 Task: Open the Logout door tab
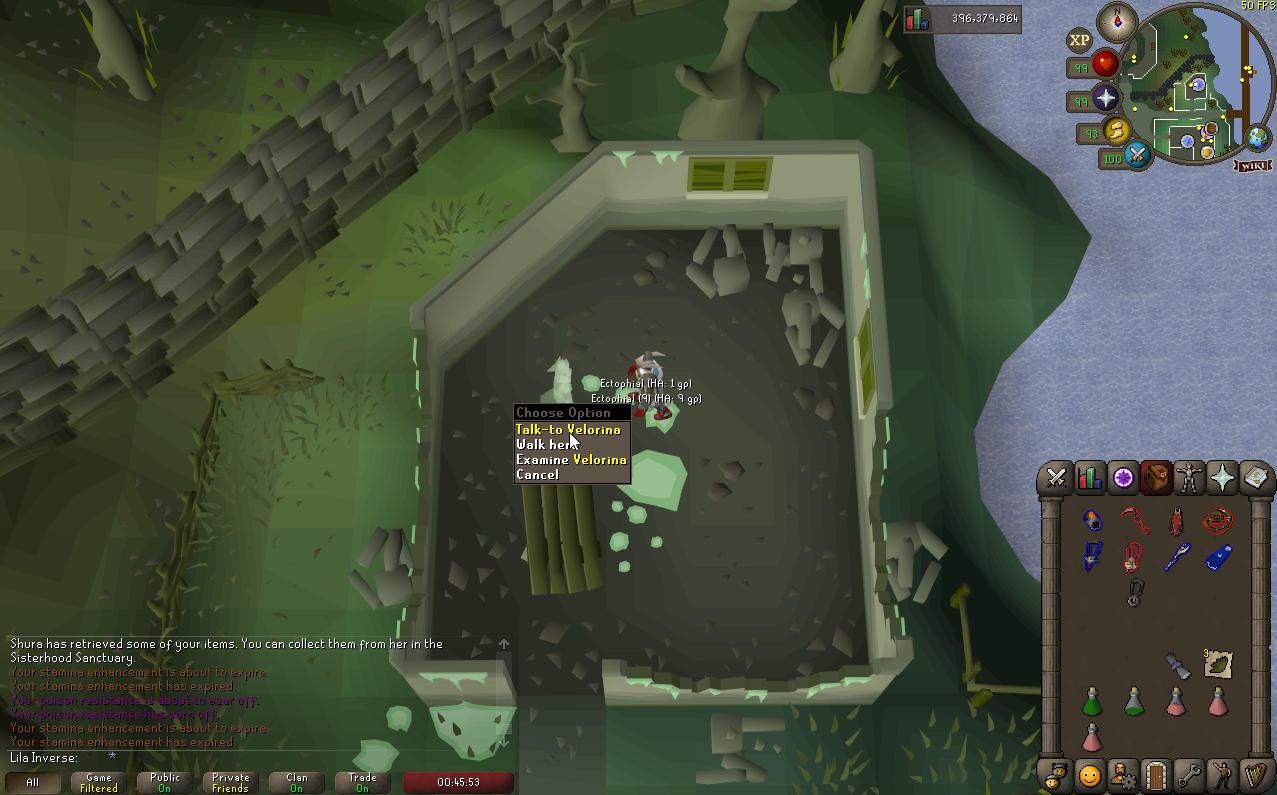pos(1155,774)
